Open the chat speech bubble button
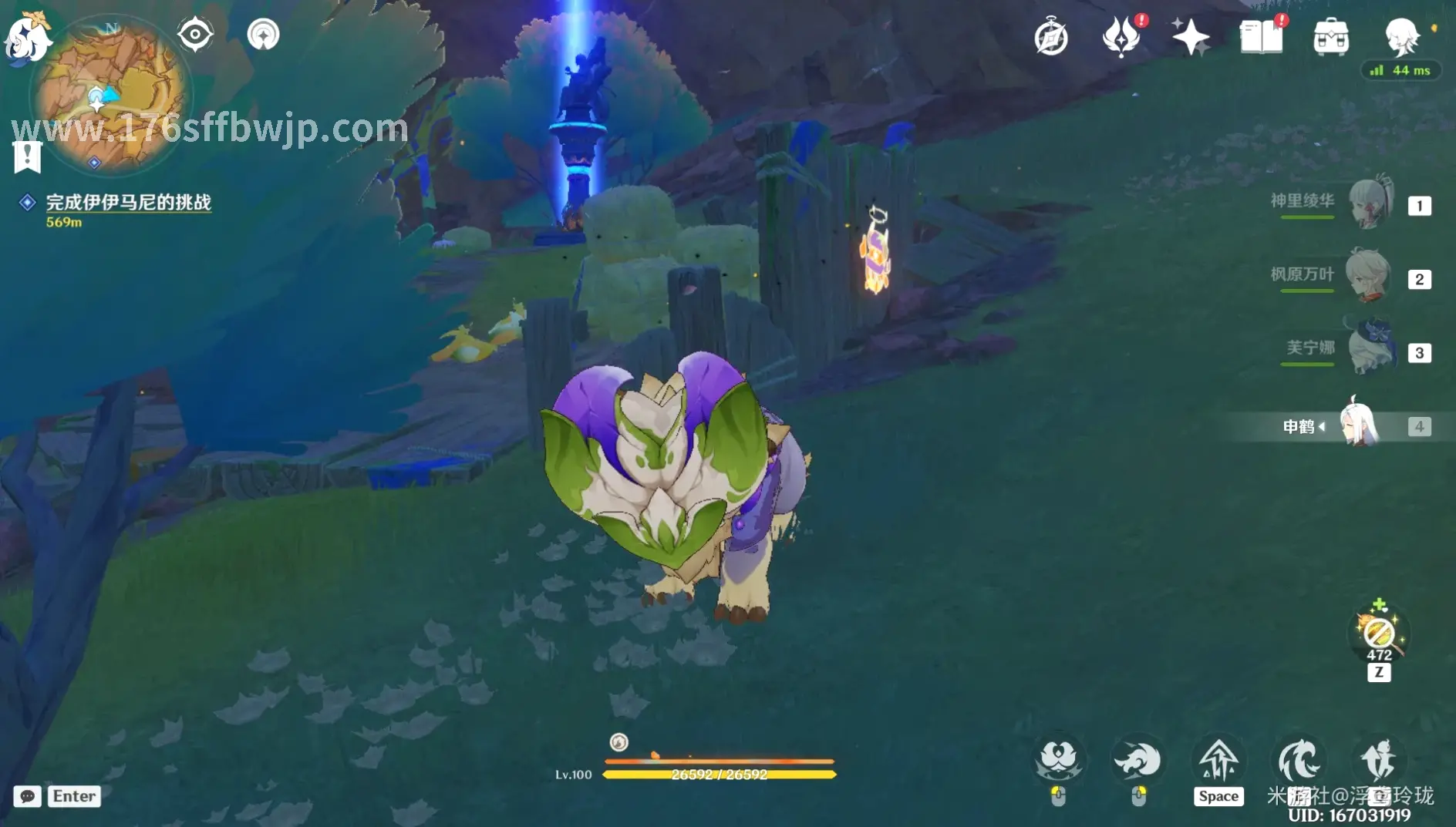This screenshot has width=1456, height=827. click(x=27, y=796)
